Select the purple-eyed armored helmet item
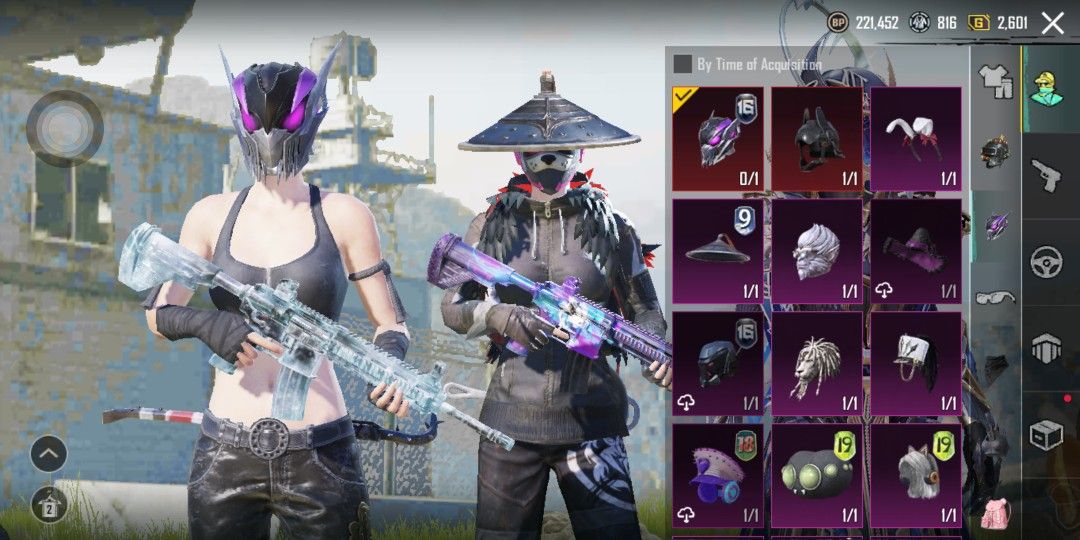This screenshot has height=540, width=1080. point(717,138)
